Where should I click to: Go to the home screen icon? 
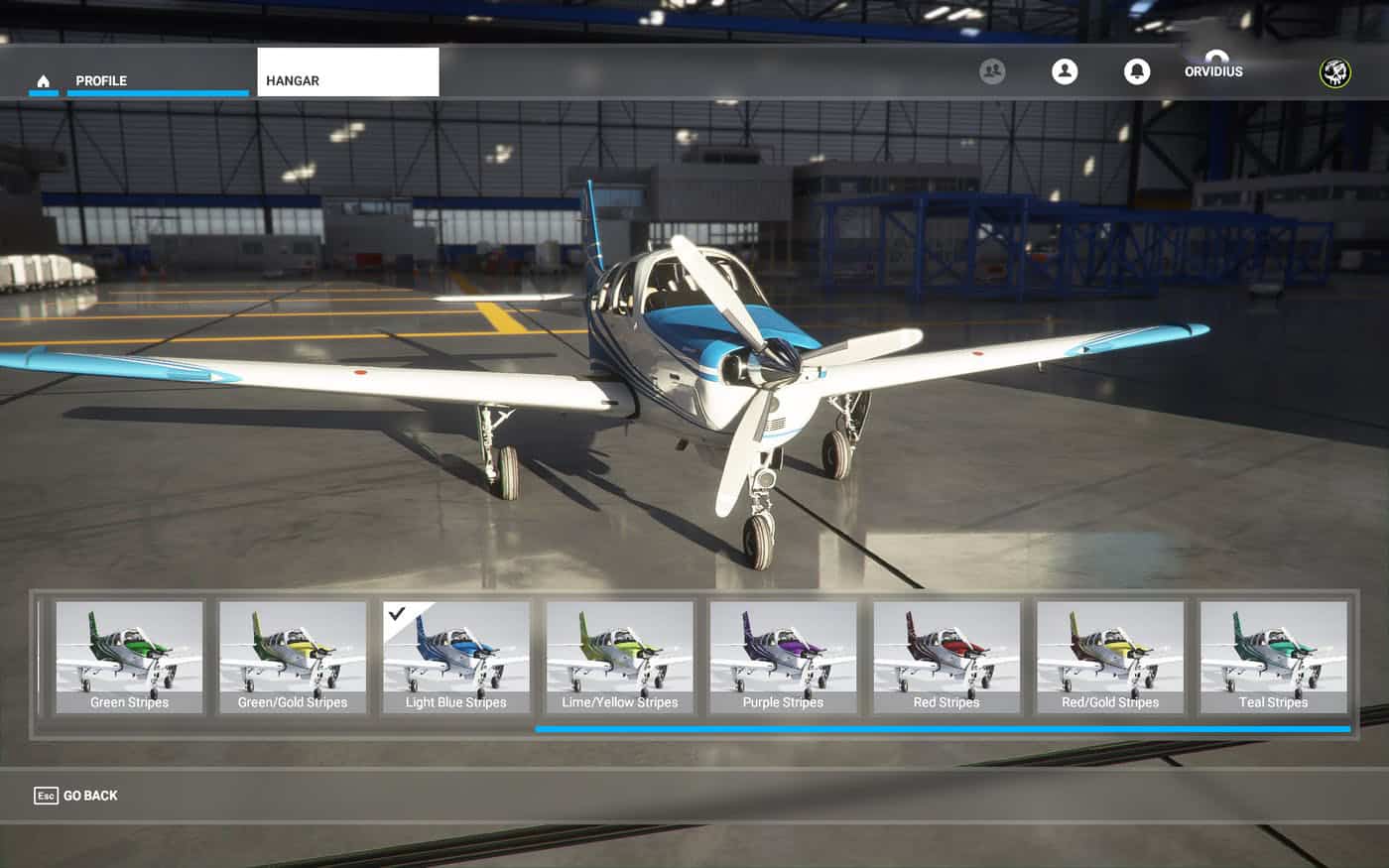click(44, 81)
